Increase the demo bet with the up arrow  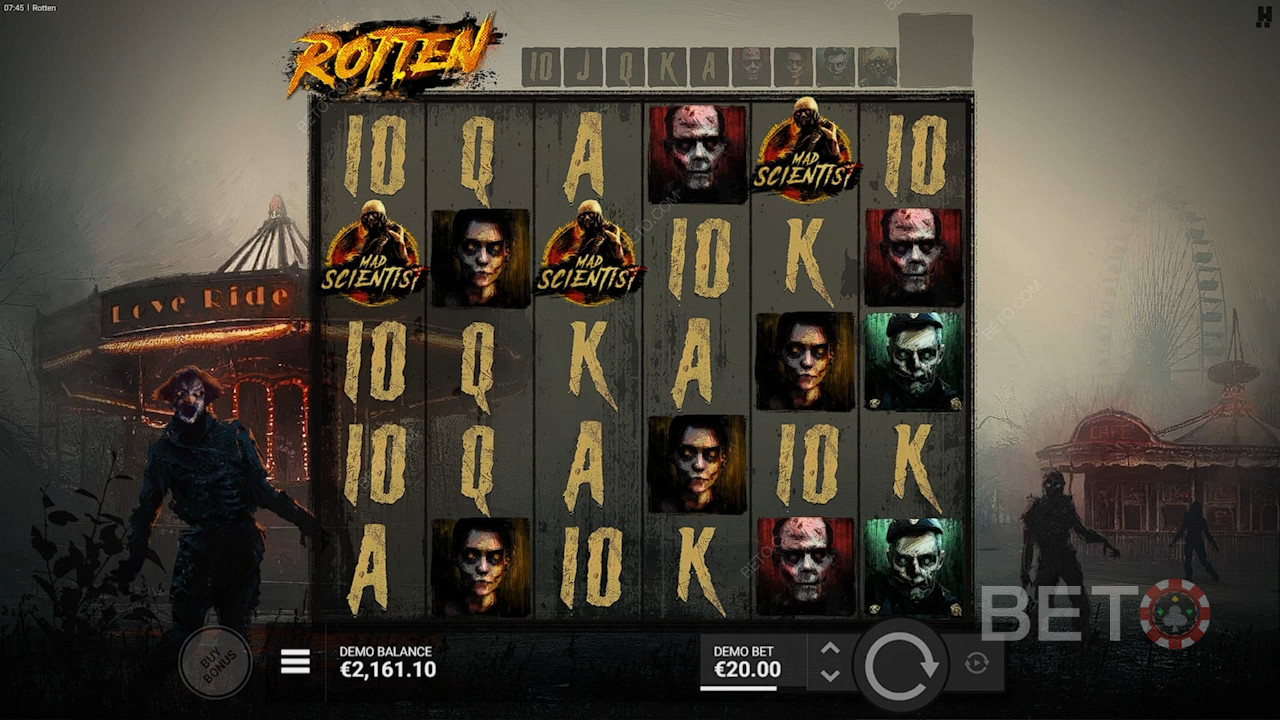(830, 649)
